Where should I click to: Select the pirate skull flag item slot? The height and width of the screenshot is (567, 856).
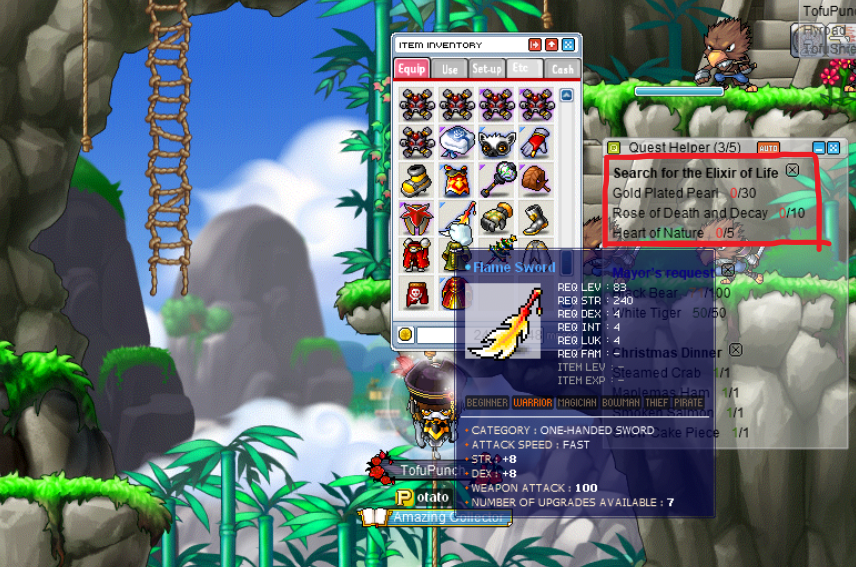(x=416, y=293)
